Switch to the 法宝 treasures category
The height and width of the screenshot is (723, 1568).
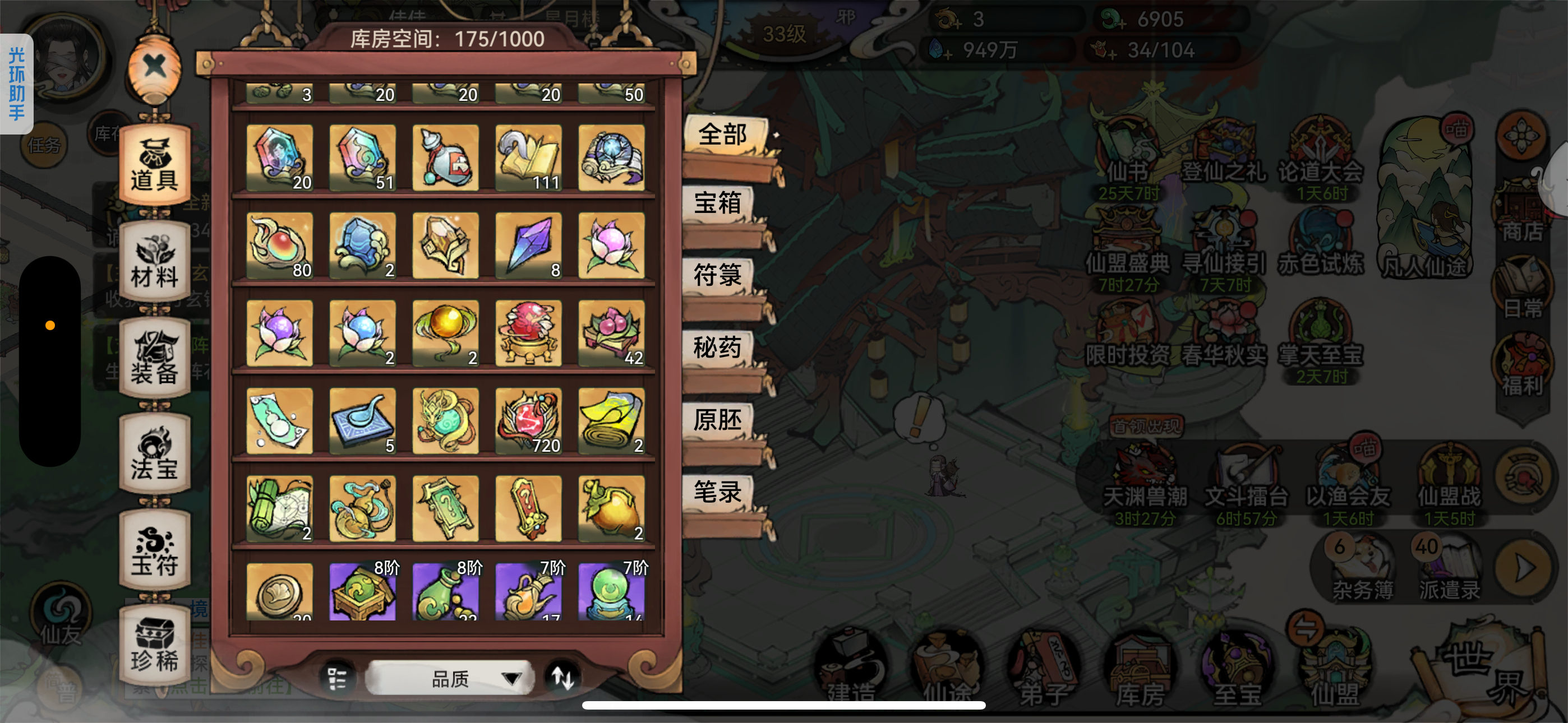[154, 452]
